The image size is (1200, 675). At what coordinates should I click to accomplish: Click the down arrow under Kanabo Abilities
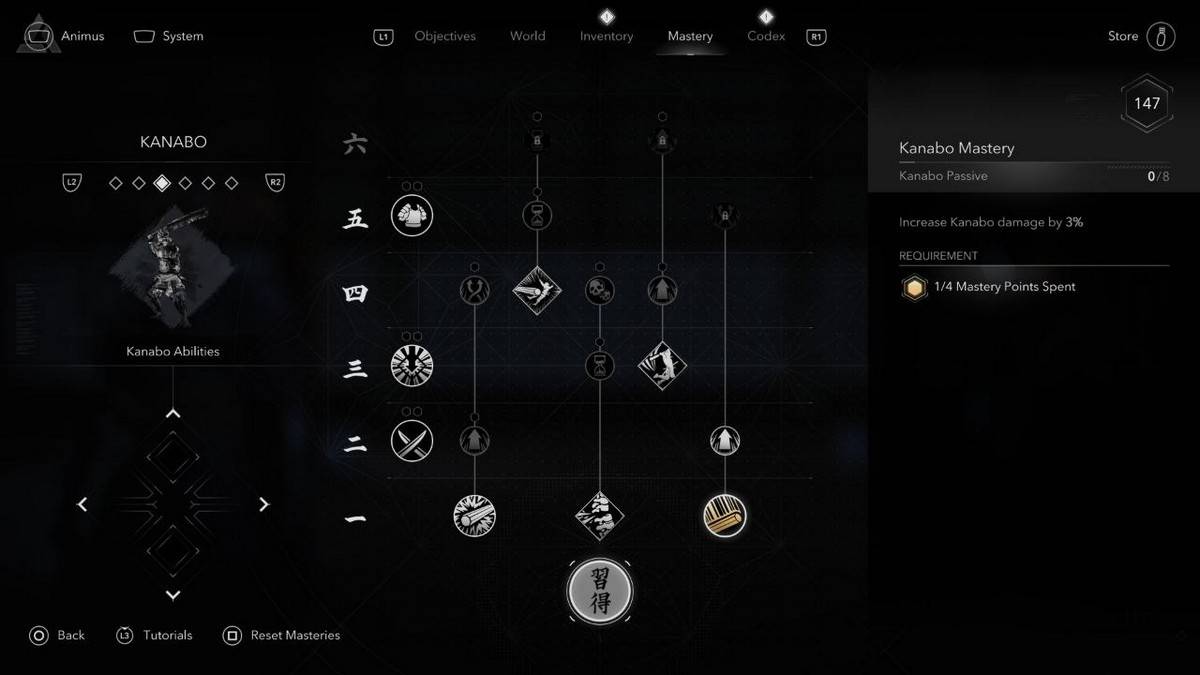click(173, 595)
